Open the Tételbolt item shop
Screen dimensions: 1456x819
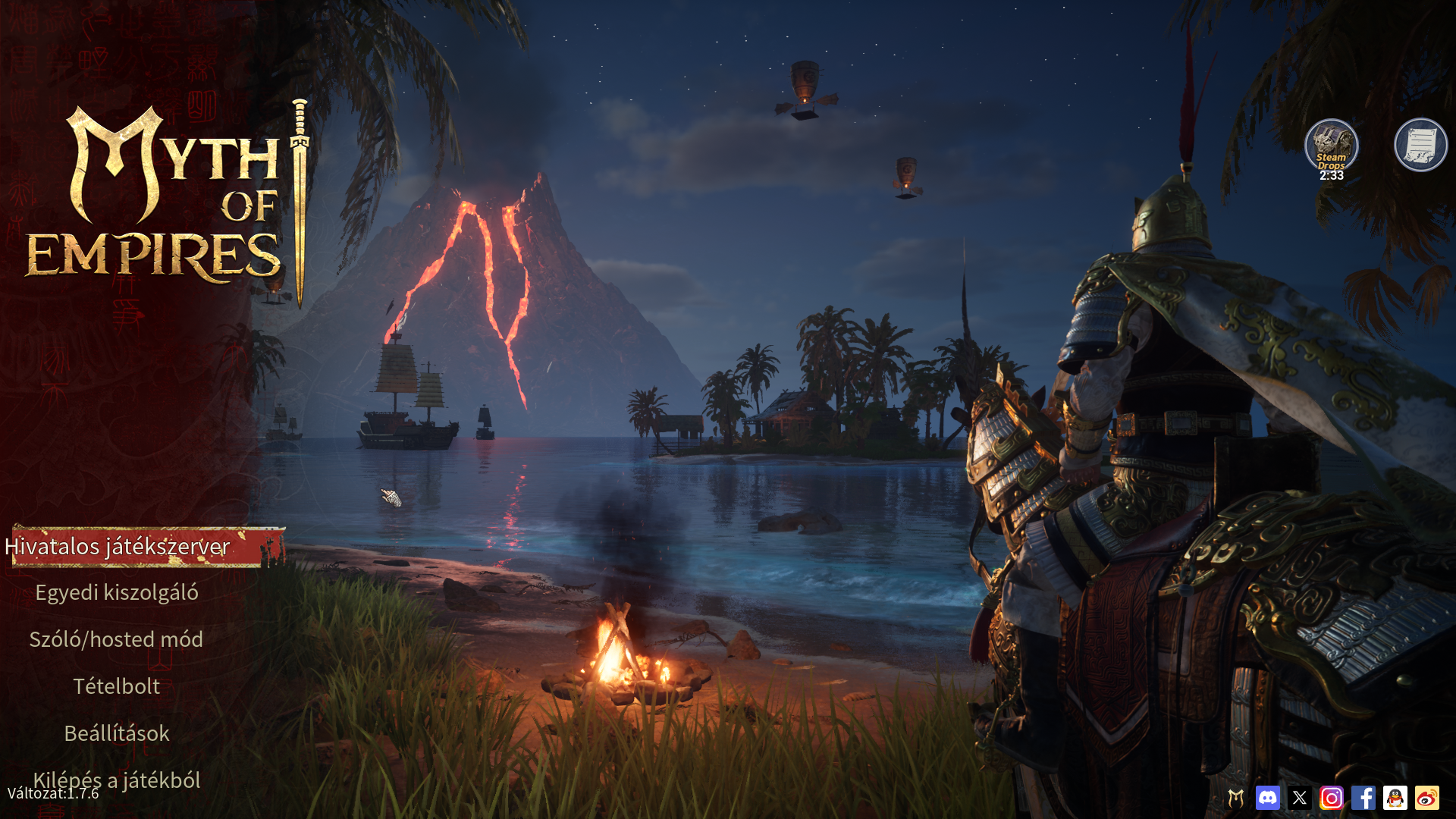point(117,687)
